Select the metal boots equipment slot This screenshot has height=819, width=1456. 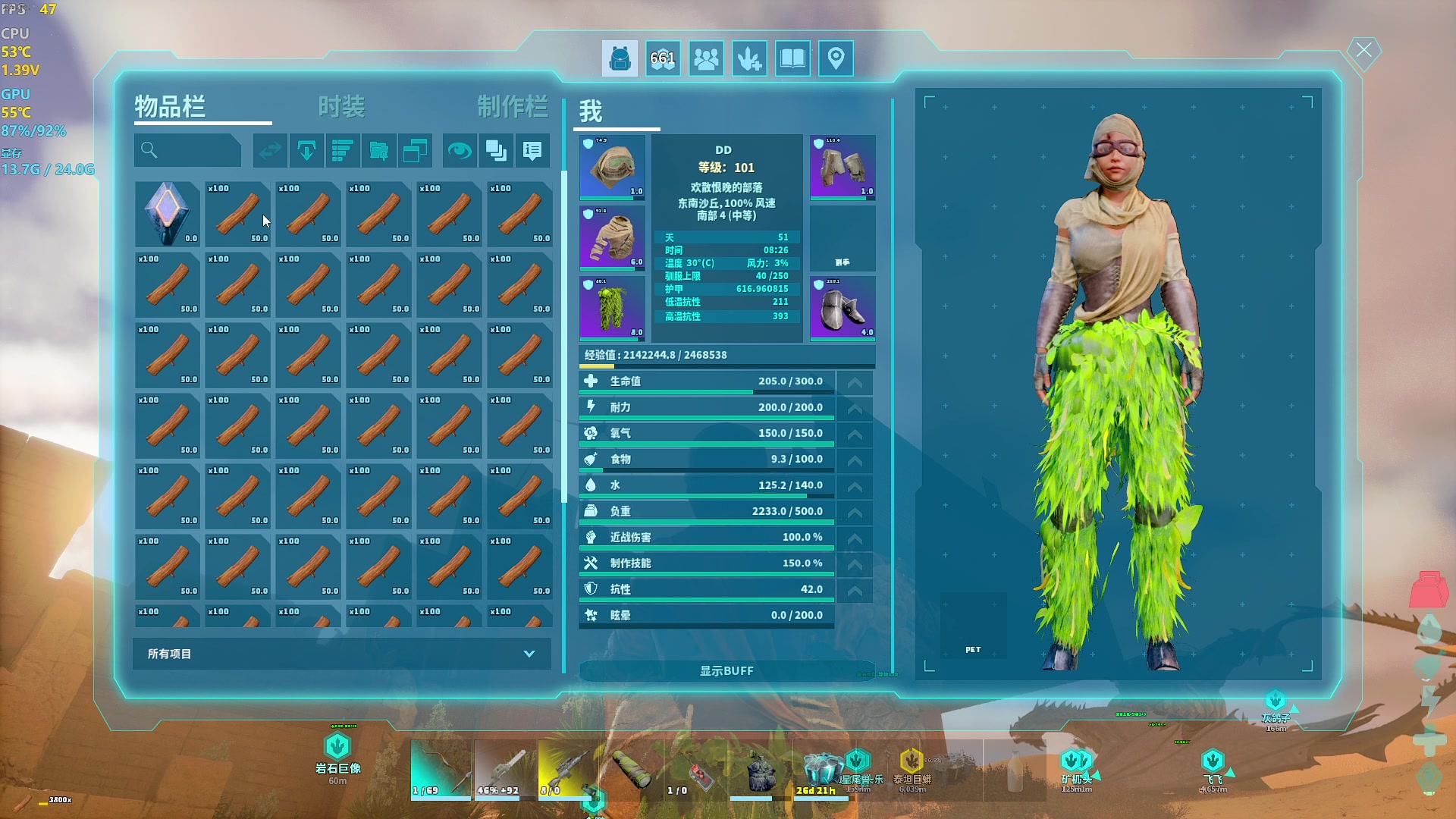pyautogui.click(x=843, y=308)
